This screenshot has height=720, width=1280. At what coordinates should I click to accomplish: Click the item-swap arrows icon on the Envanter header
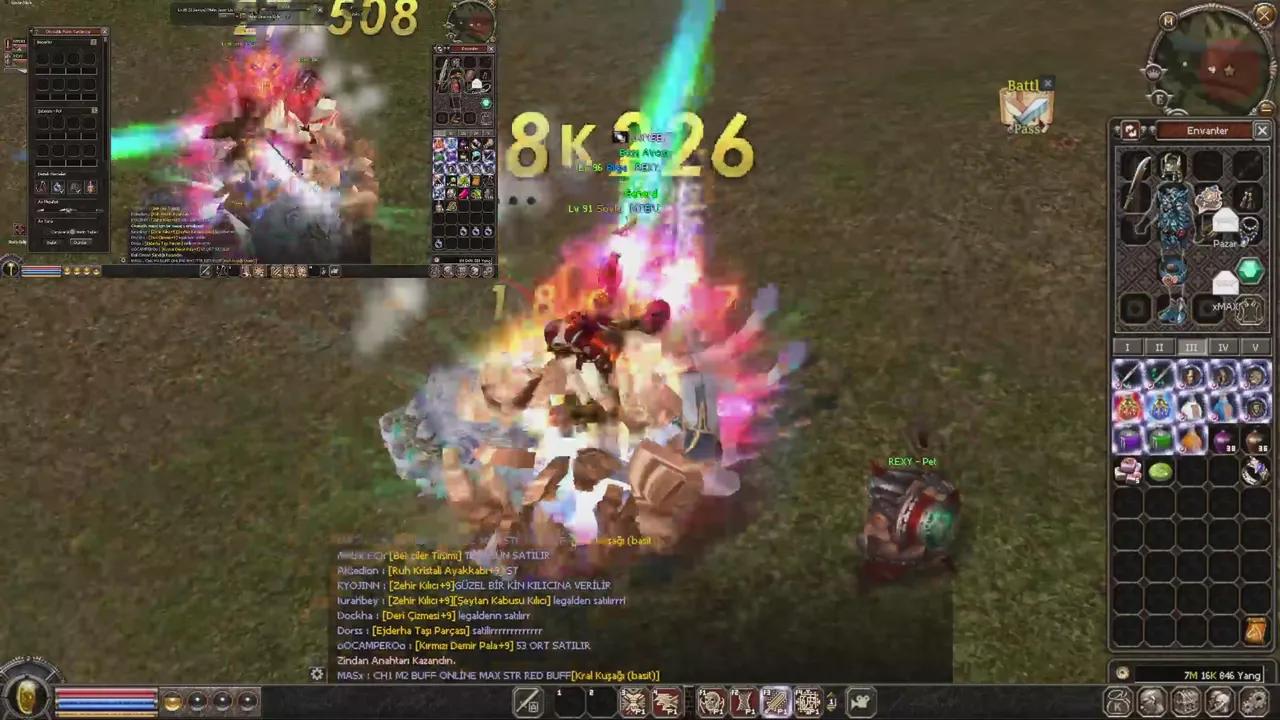(x=1131, y=131)
